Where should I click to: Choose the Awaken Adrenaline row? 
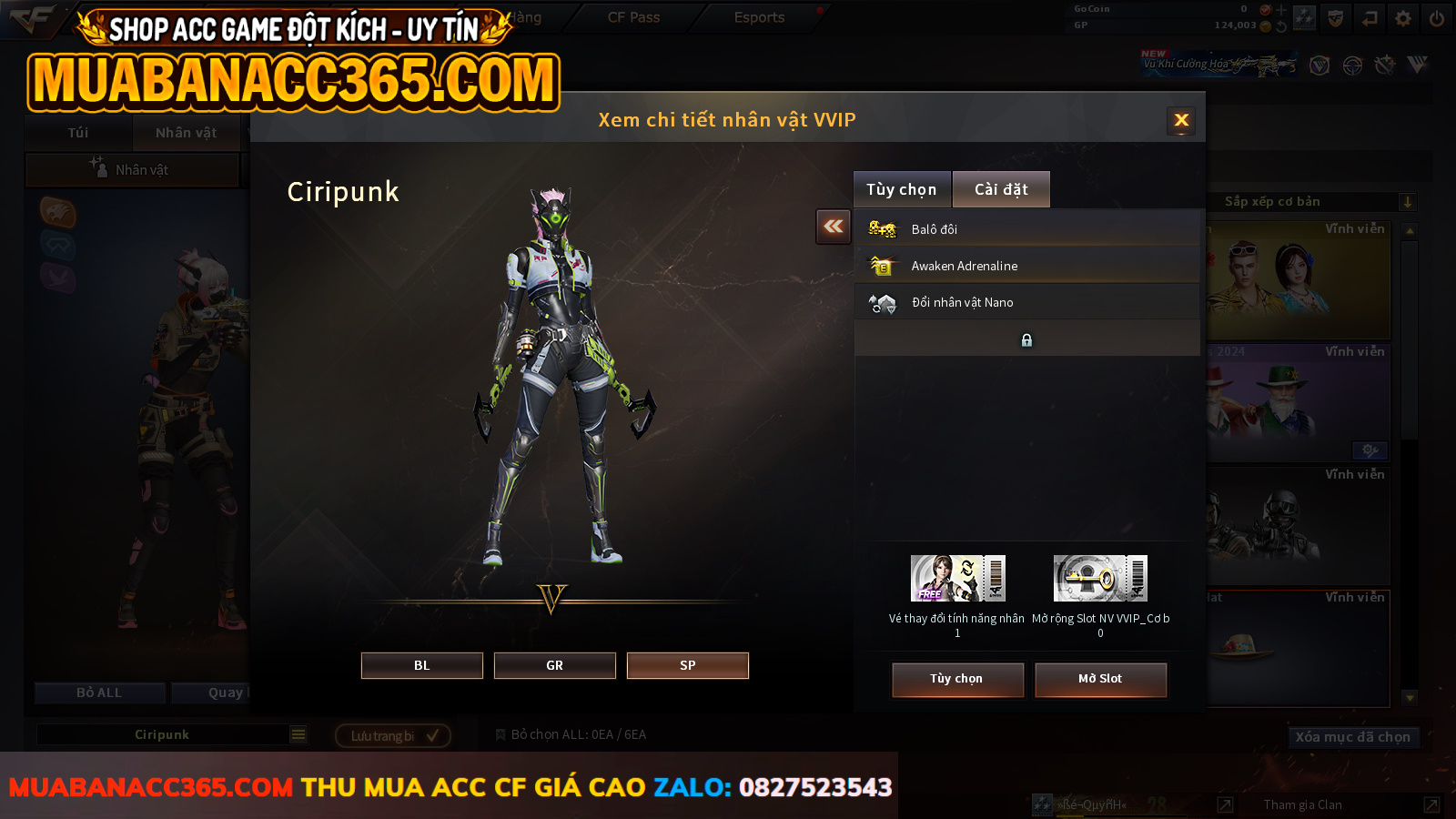coord(1026,266)
